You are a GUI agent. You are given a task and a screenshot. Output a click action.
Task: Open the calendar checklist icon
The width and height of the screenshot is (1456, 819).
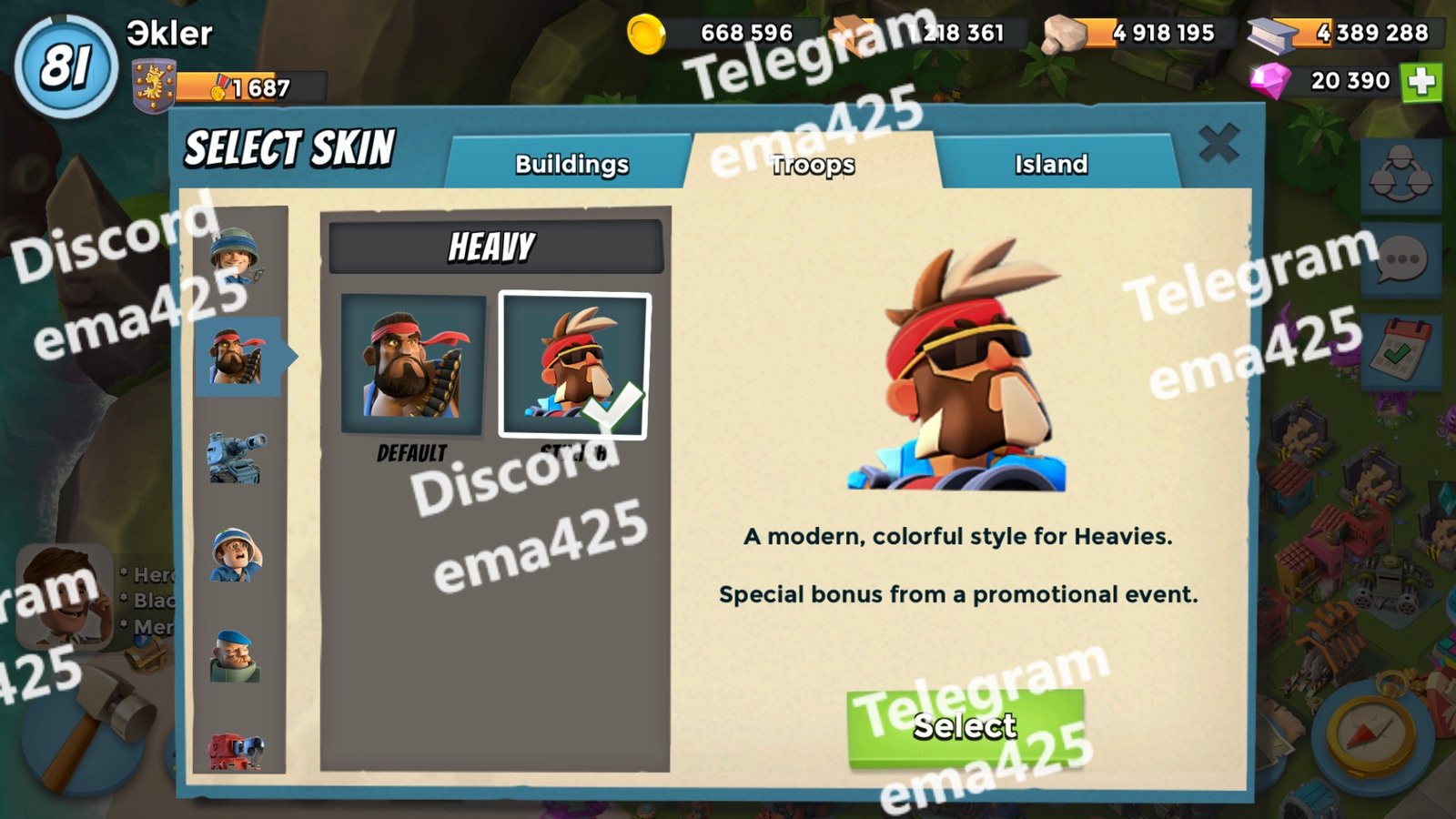click(1401, 350)
